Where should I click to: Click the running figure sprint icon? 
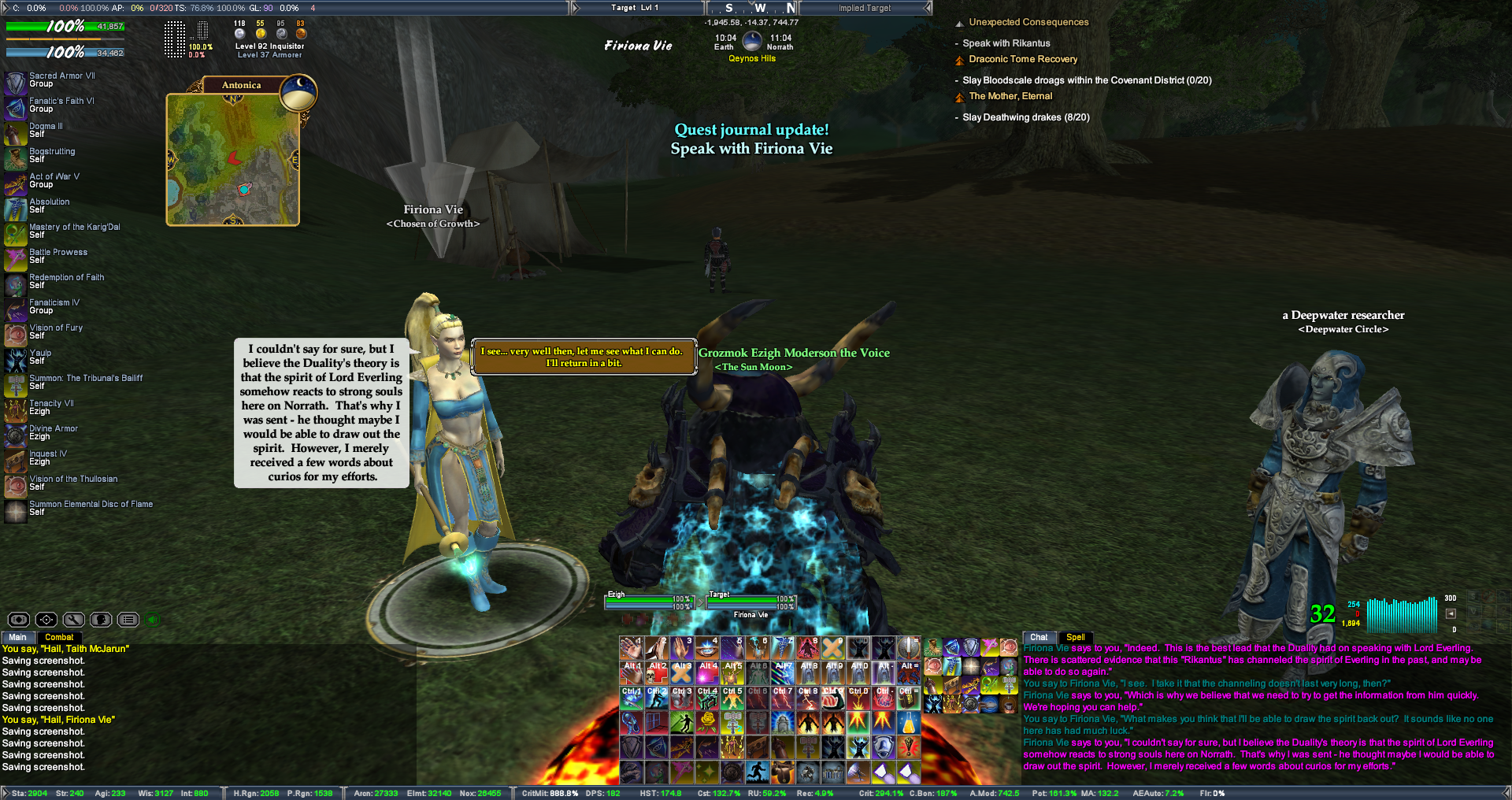coord(757,772)
